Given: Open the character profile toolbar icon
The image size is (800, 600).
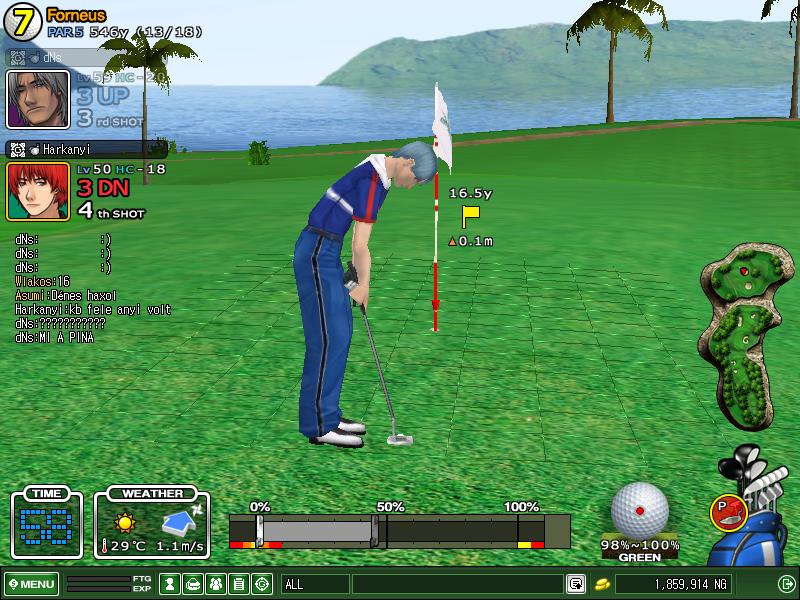Looking at the screenshot, I should coord(171,584).
